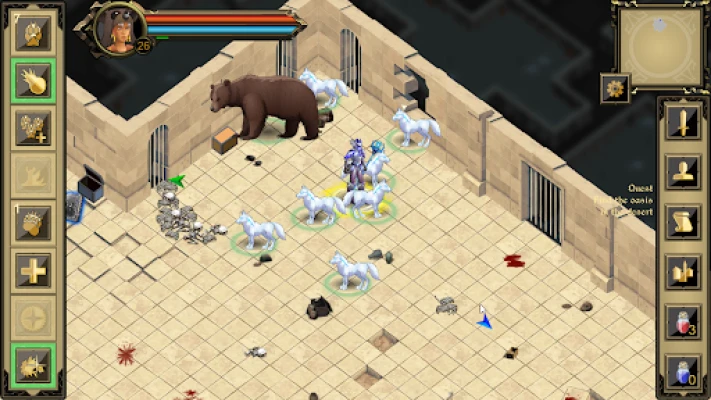Drink the red health potion

[684, 322]
